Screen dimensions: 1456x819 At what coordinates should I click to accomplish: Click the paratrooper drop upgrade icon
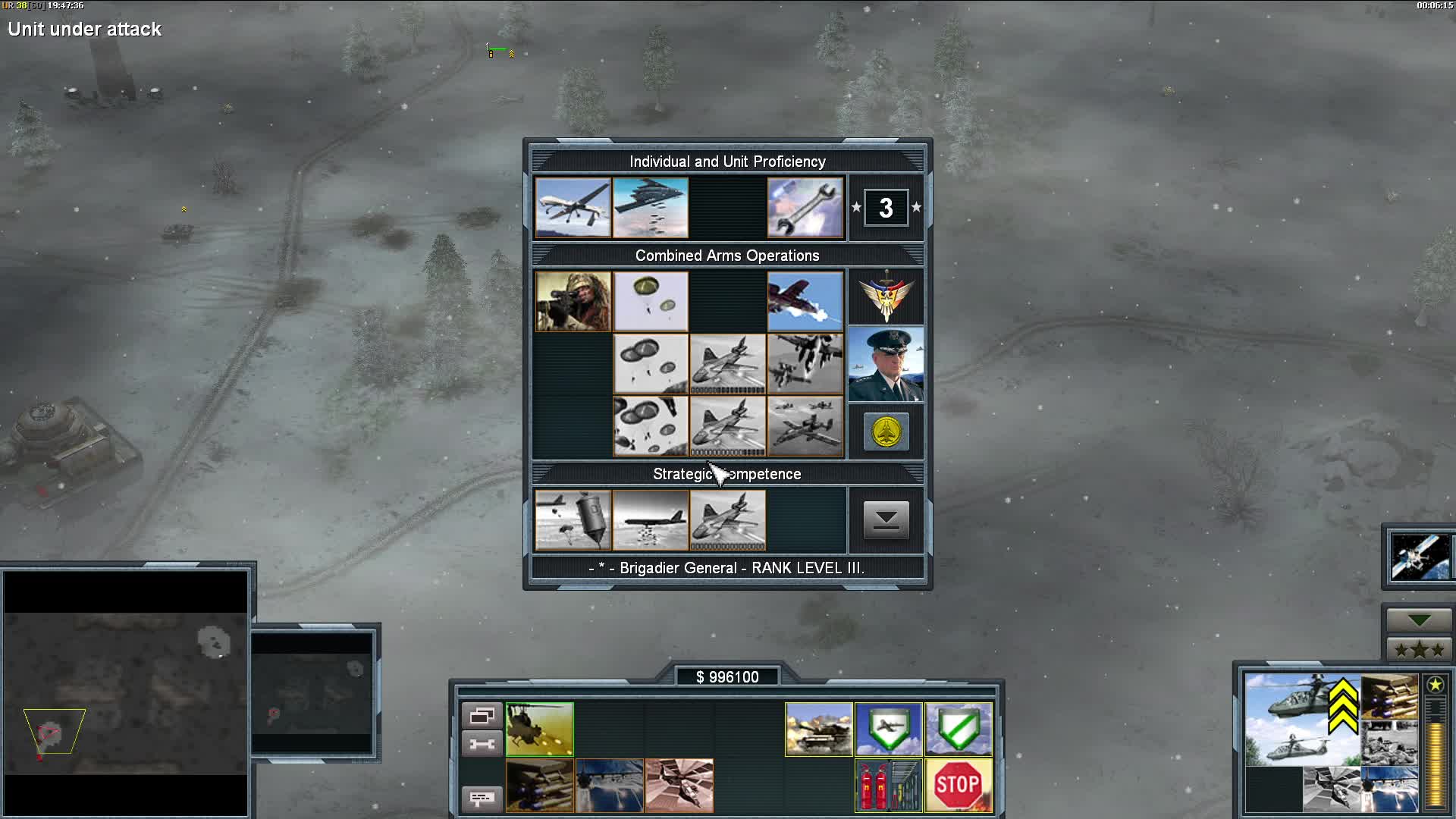pos(651,301)
